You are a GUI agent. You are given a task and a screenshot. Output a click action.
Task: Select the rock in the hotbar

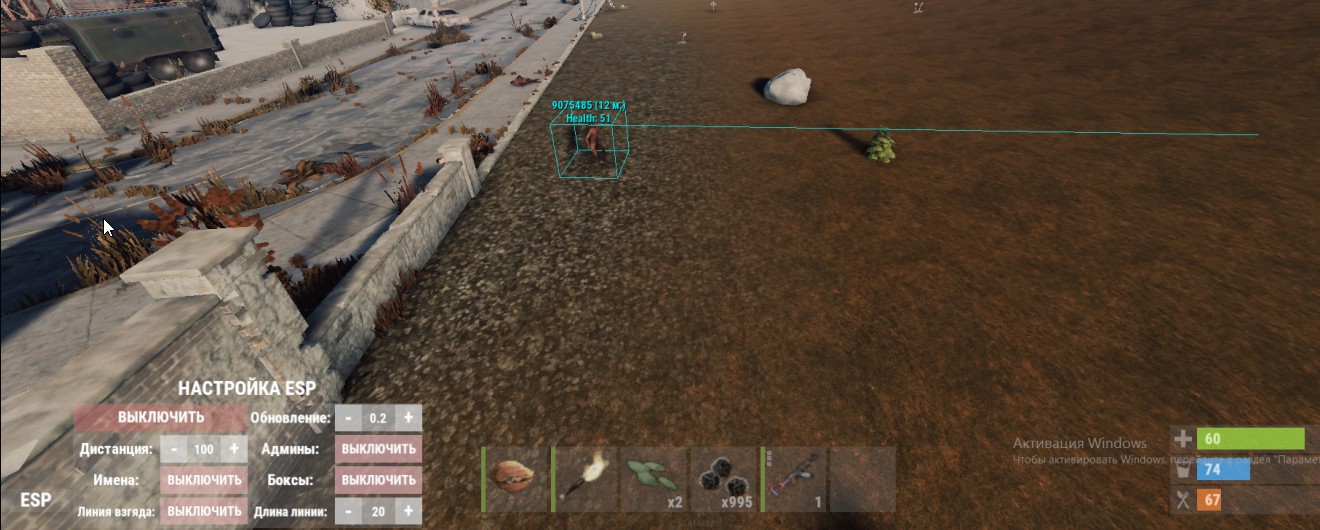(x=518, y=480)
